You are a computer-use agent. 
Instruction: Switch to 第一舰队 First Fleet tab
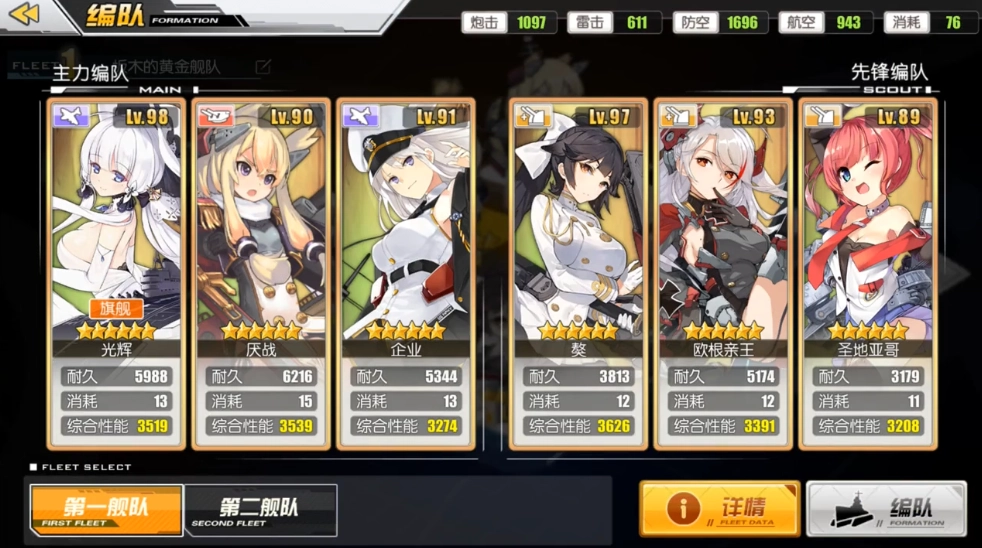pos(106,510)
